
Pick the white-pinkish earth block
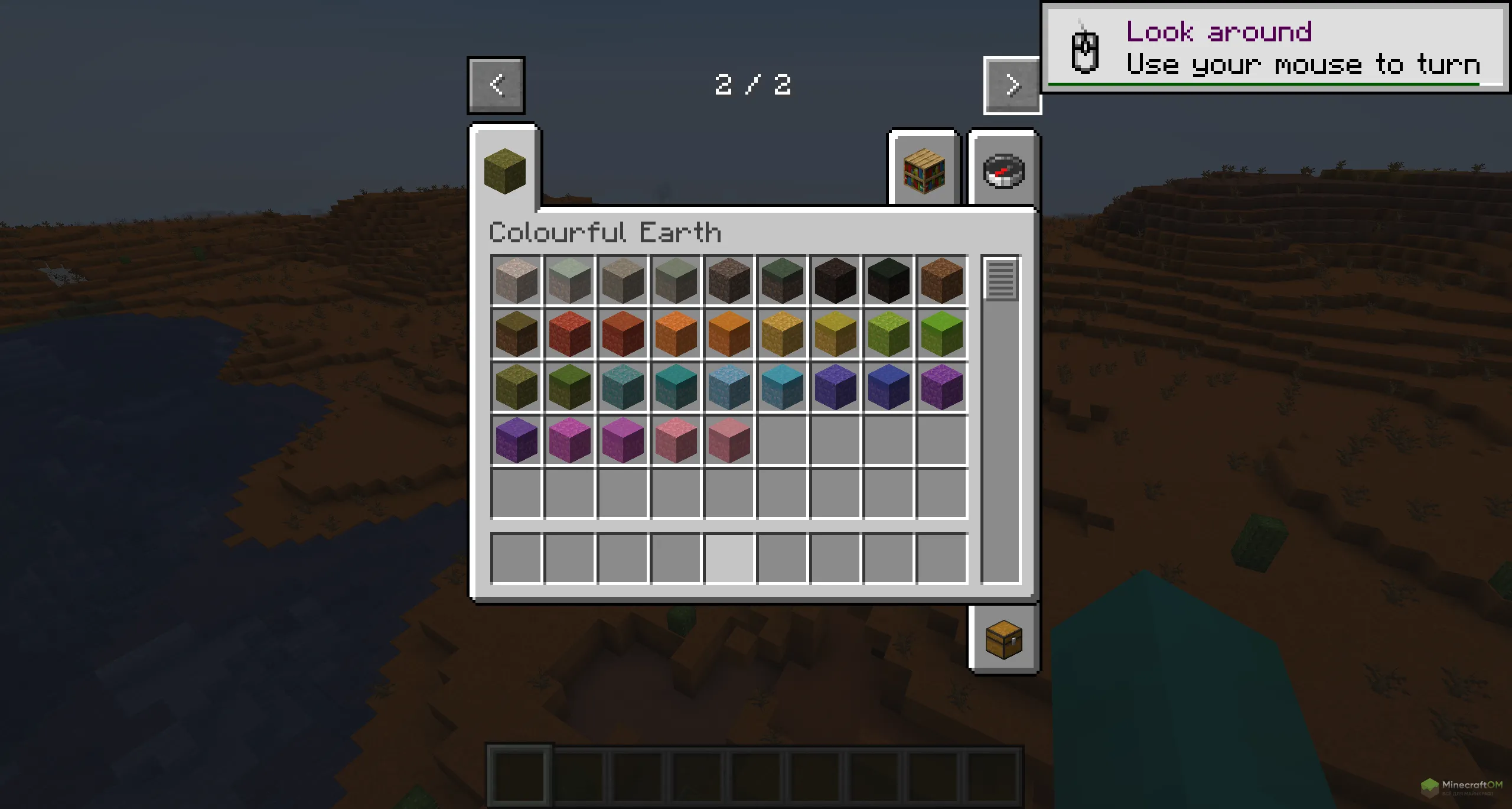point(516,280)
